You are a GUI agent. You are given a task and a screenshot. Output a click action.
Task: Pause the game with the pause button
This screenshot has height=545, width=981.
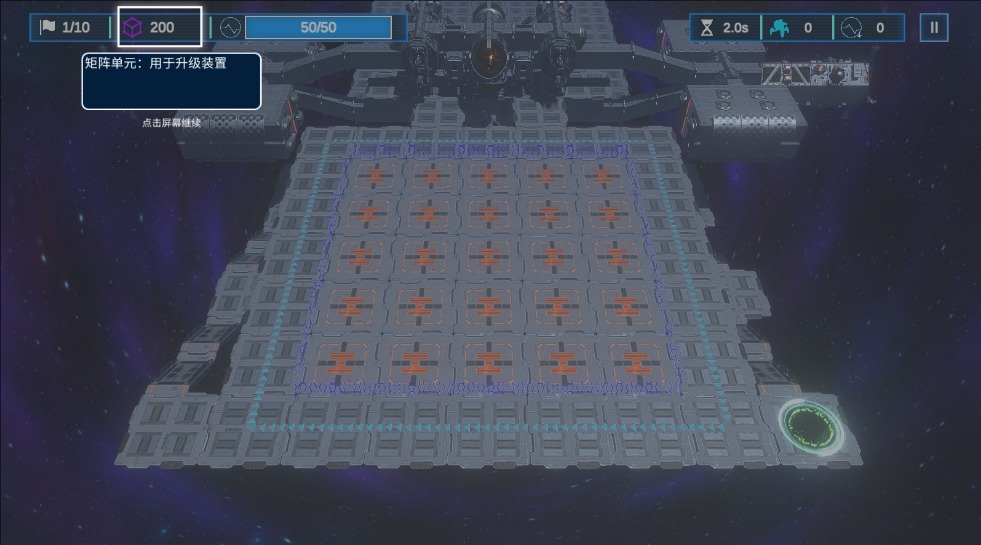pyautogui.click(x=934, y=27)
